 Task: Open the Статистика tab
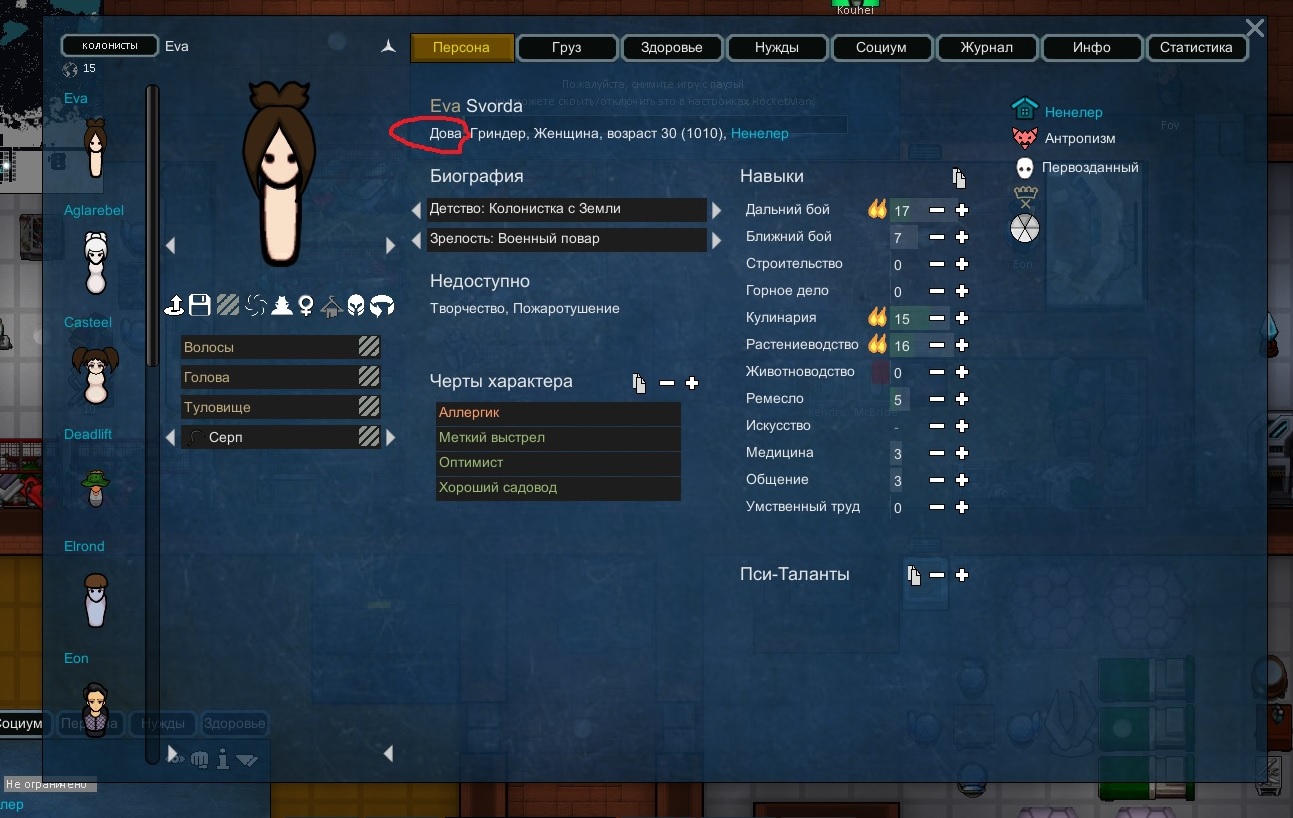(1196, 47)
